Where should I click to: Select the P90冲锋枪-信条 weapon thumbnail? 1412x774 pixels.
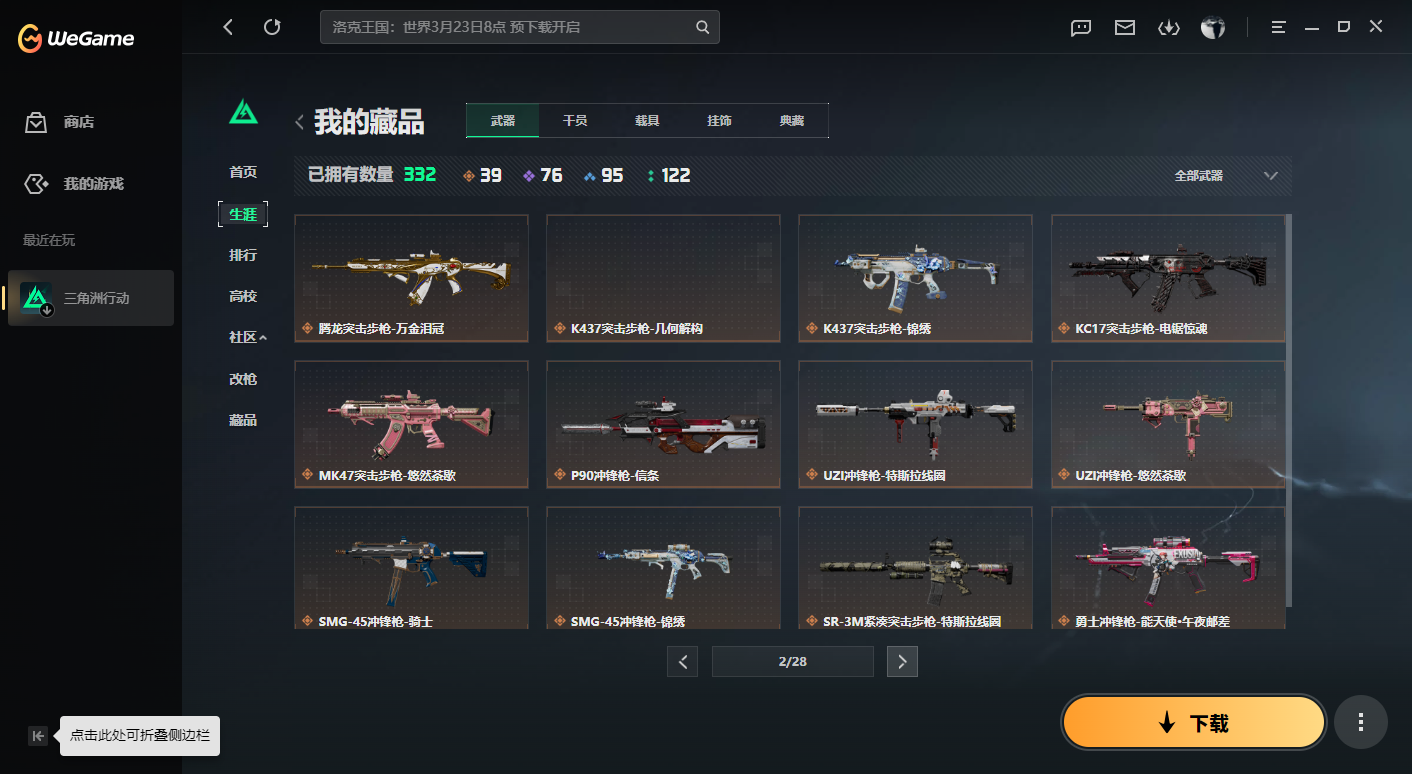tap(663, 424)
